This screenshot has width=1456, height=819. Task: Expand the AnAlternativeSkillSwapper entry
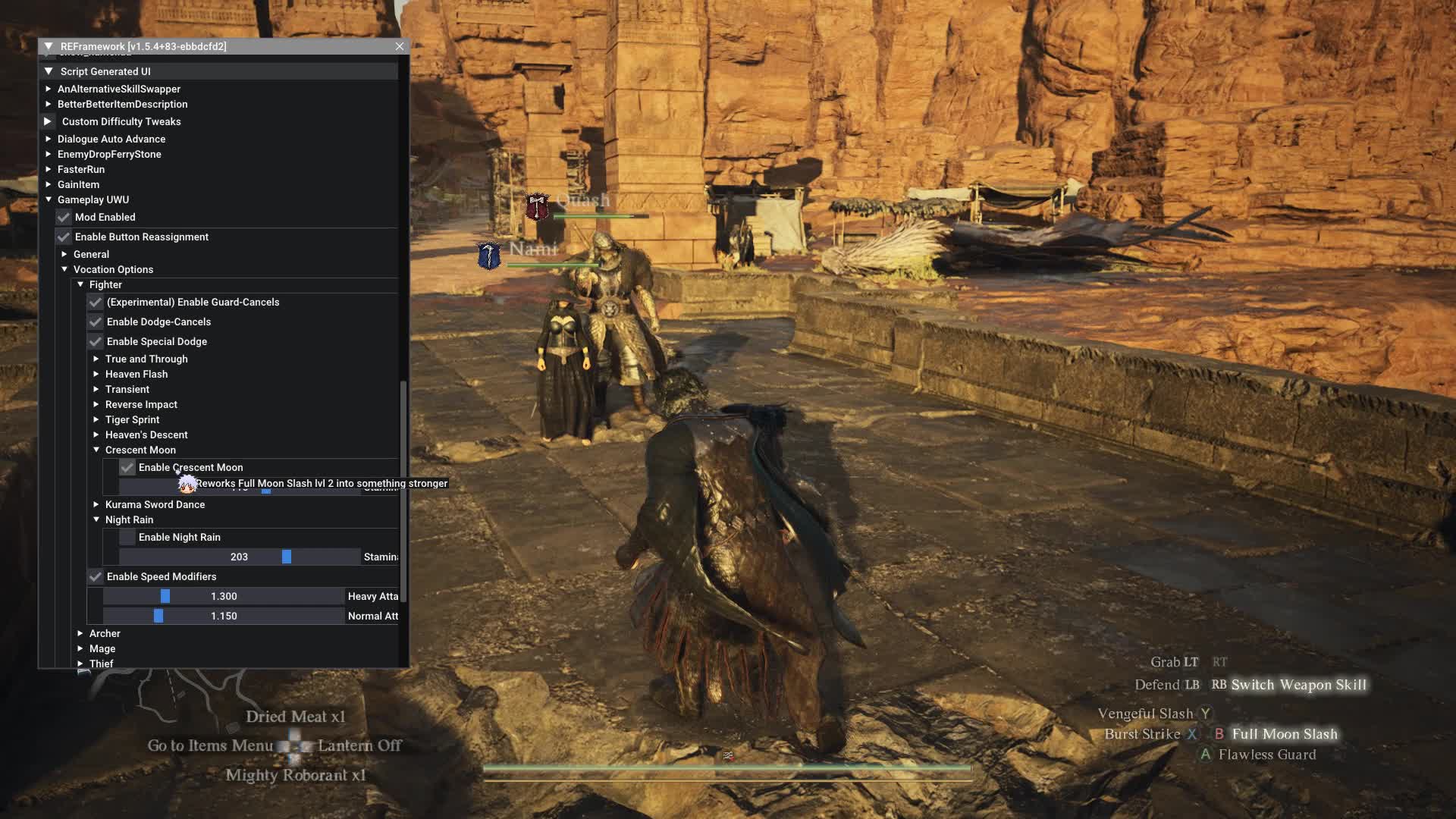click(x=49, y=89)
